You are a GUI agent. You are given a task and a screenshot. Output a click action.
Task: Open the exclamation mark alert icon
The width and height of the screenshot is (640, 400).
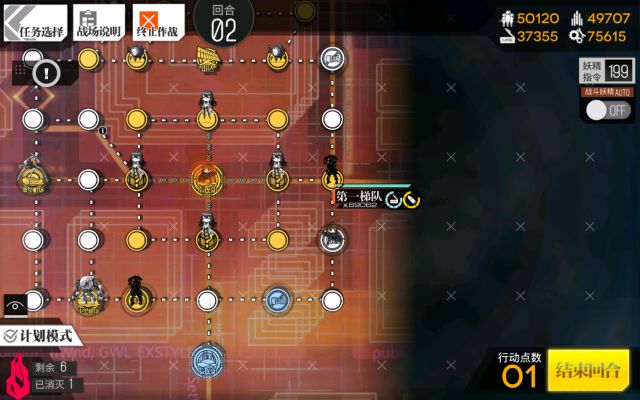(x=45, y=71)
